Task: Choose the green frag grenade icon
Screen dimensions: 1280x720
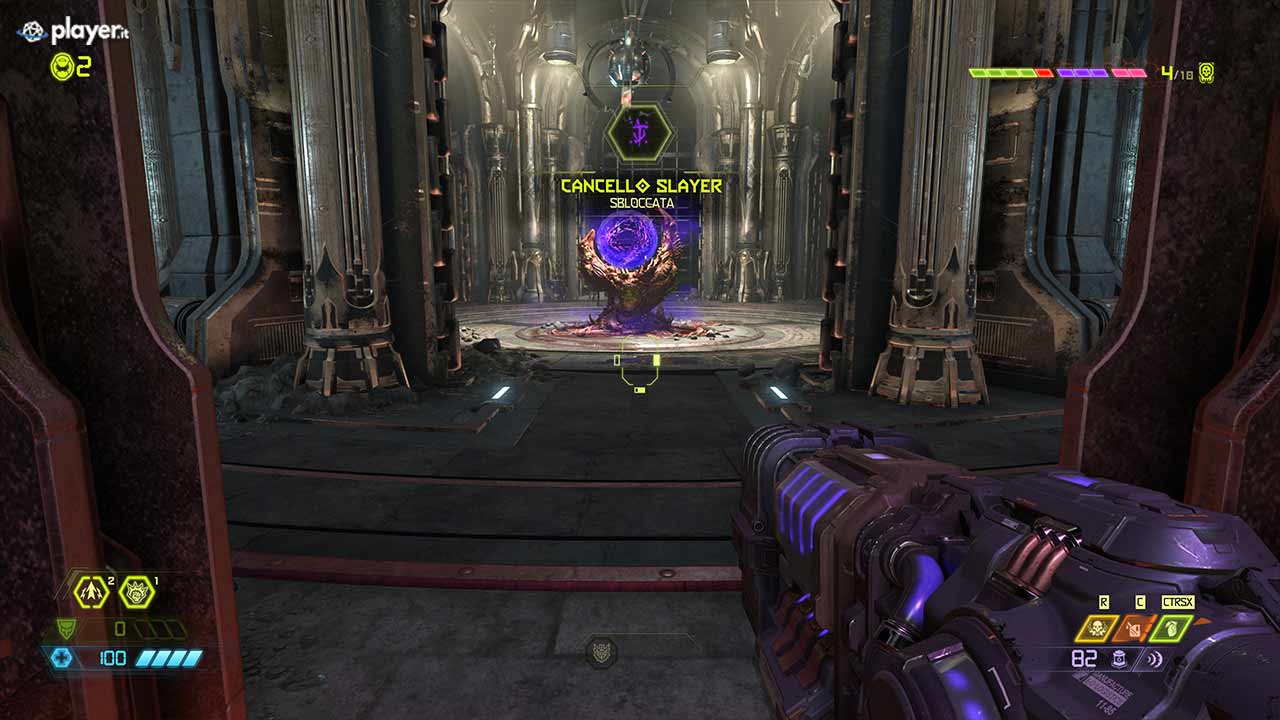Action: coord(1170,628)
